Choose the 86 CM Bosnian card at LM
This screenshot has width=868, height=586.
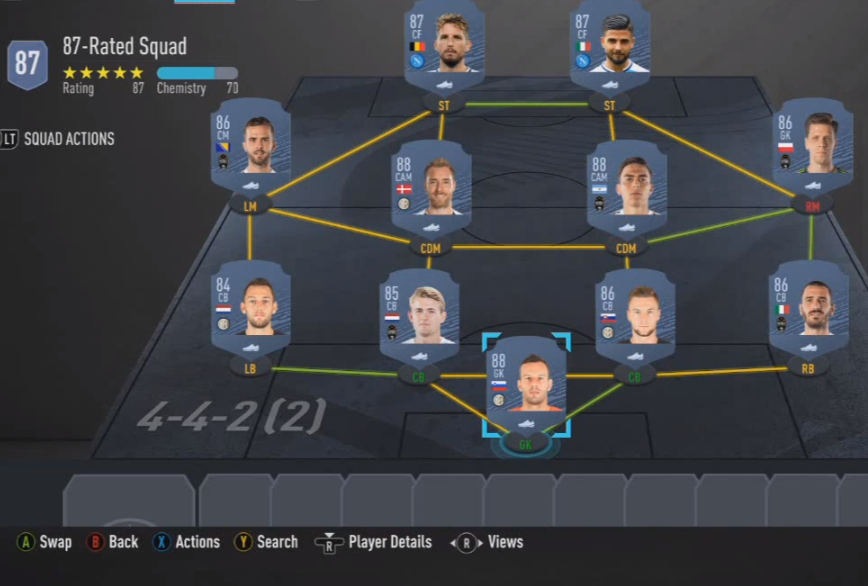coord(250,147)
